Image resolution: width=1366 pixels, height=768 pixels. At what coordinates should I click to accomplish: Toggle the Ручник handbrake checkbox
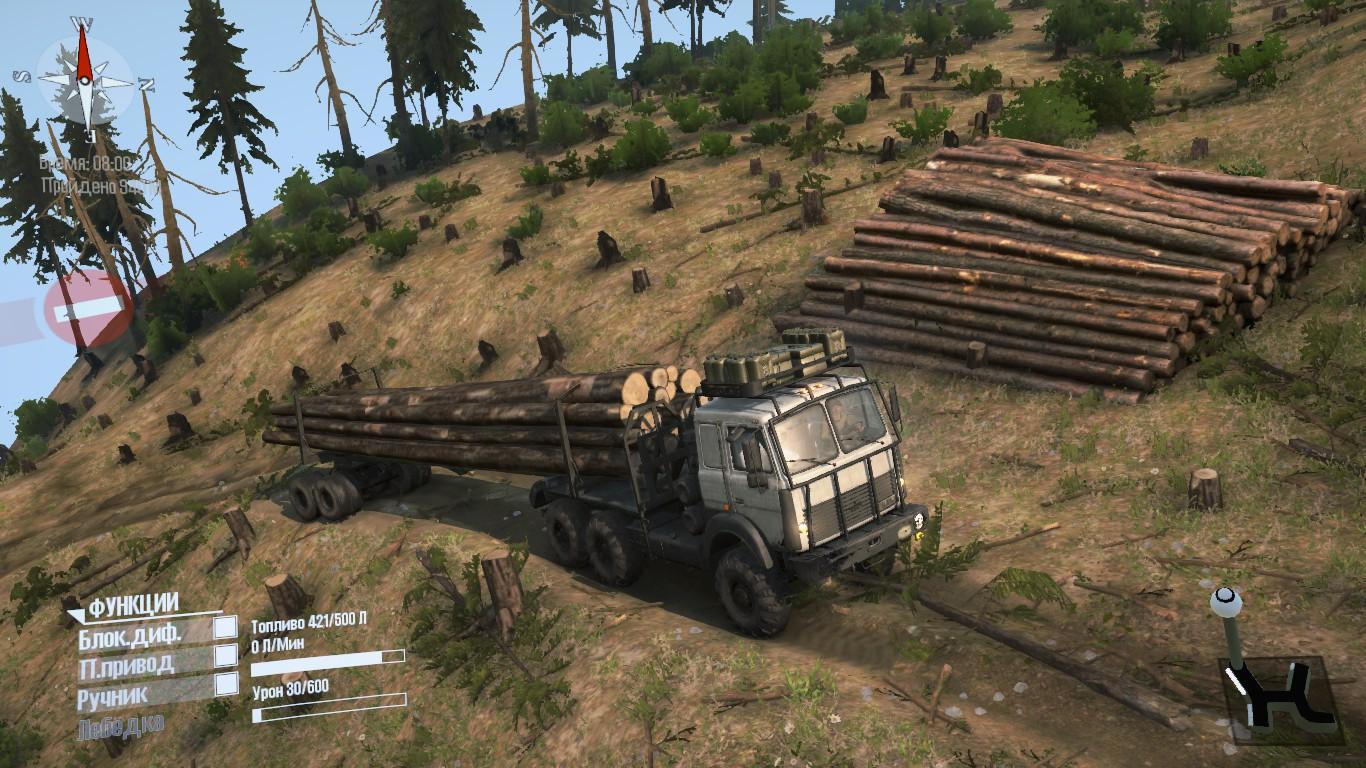click(226, 684)
